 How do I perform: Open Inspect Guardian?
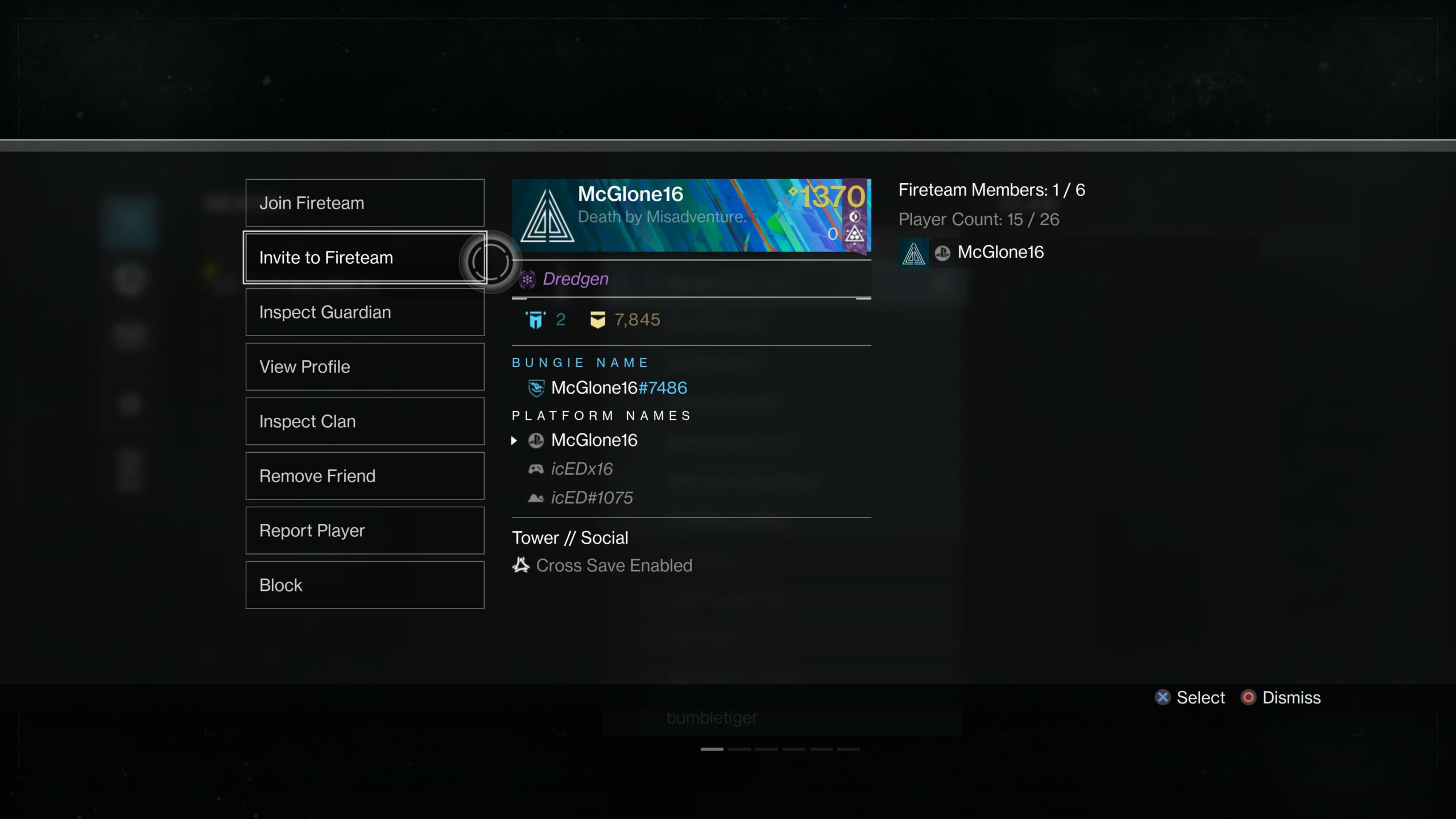(364, 312)
